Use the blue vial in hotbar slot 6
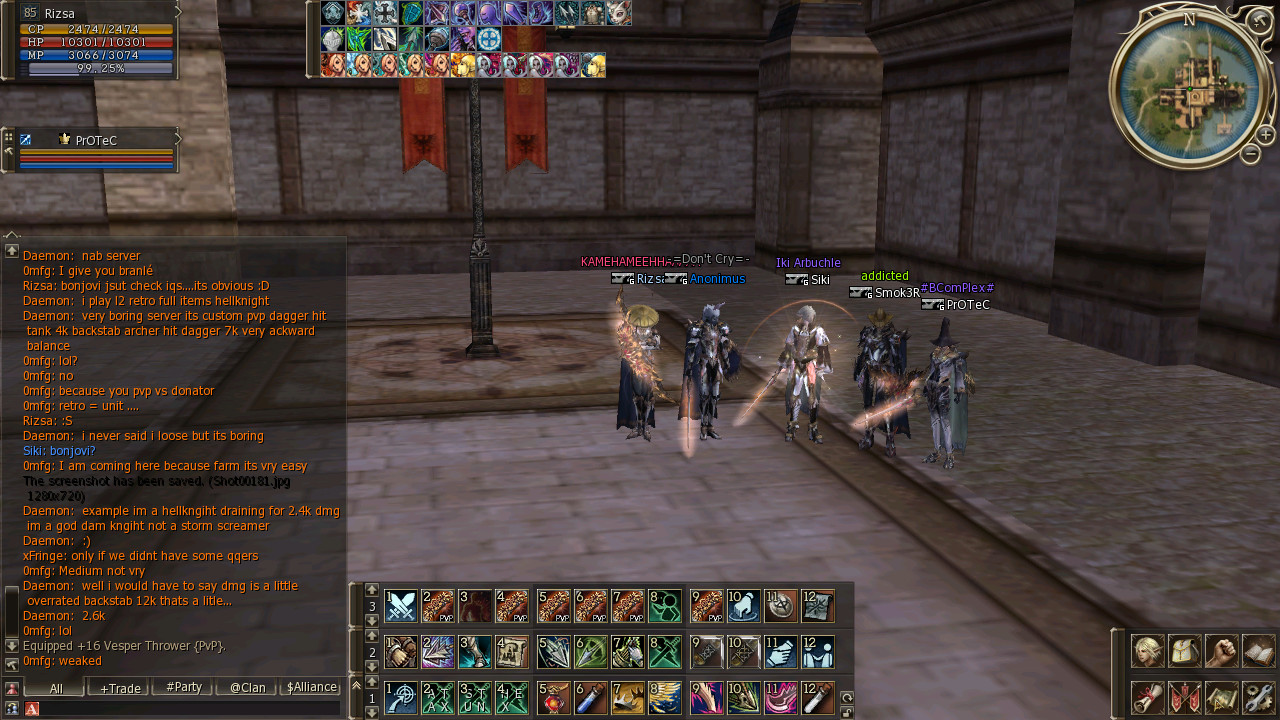1280x720 pixels. tap(591, 698)
